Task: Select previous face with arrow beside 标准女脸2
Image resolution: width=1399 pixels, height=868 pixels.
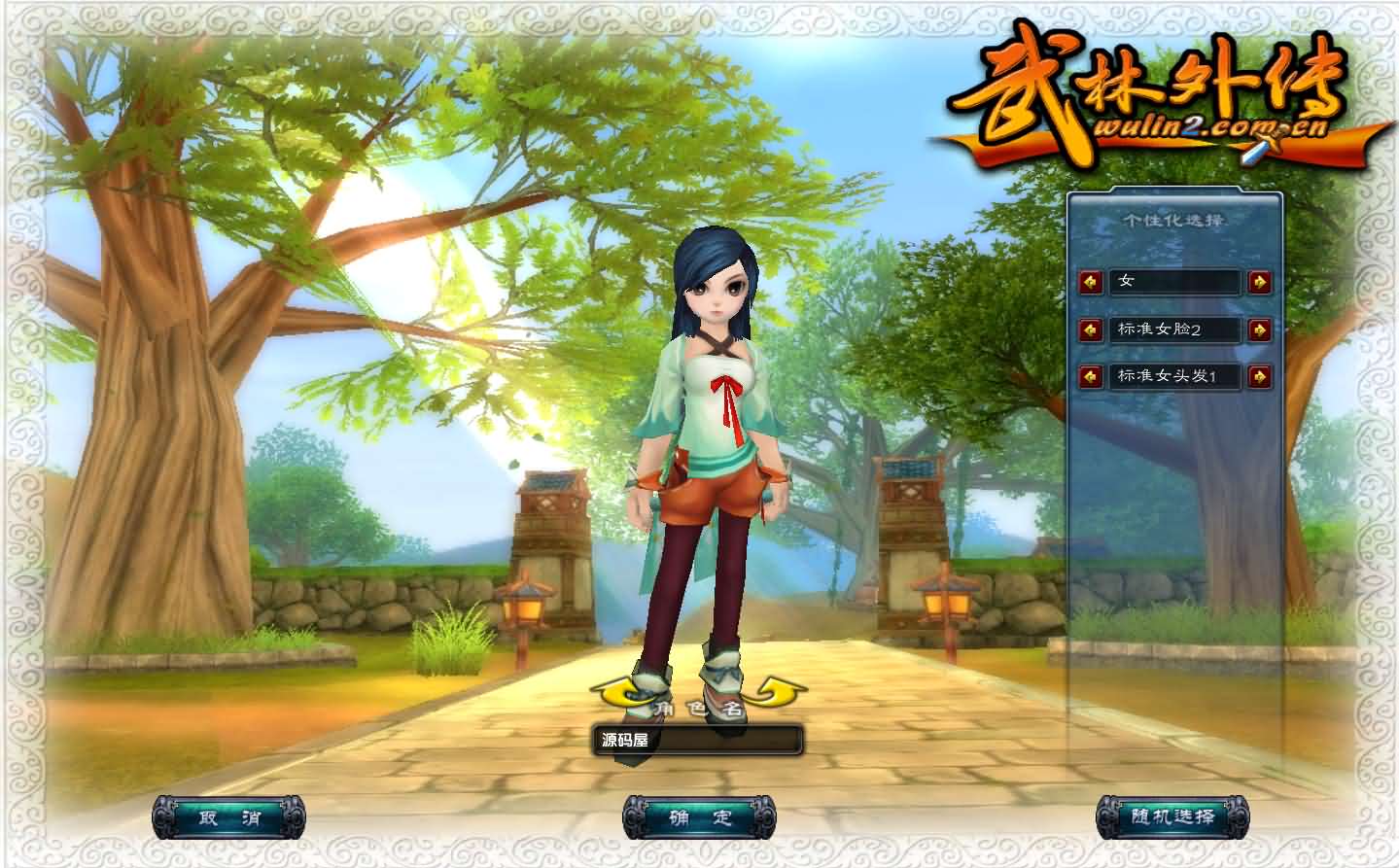Action: (1091, 330)
